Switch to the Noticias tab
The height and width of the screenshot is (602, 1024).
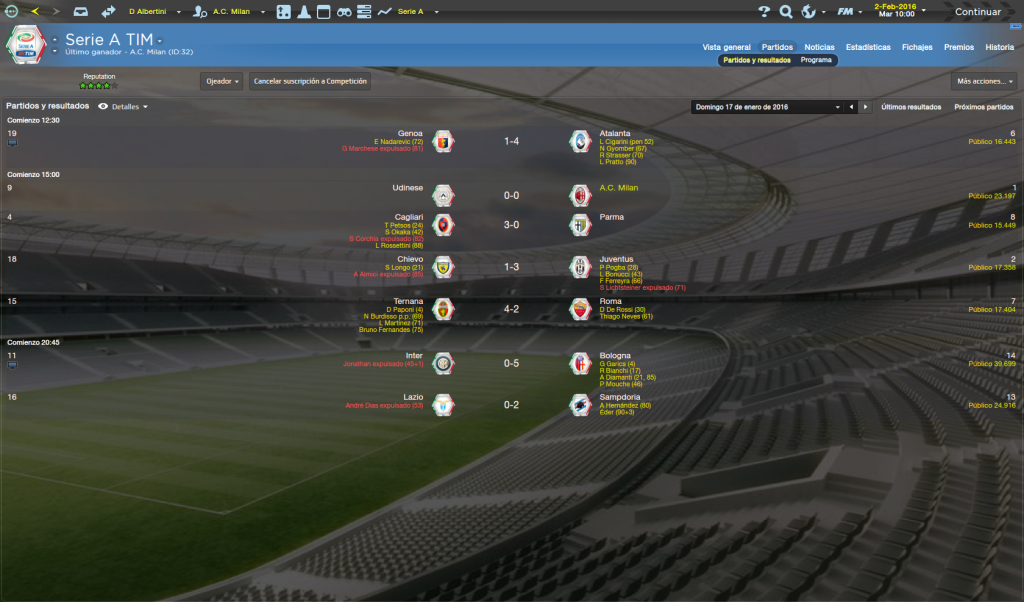[x=819, y=47]
